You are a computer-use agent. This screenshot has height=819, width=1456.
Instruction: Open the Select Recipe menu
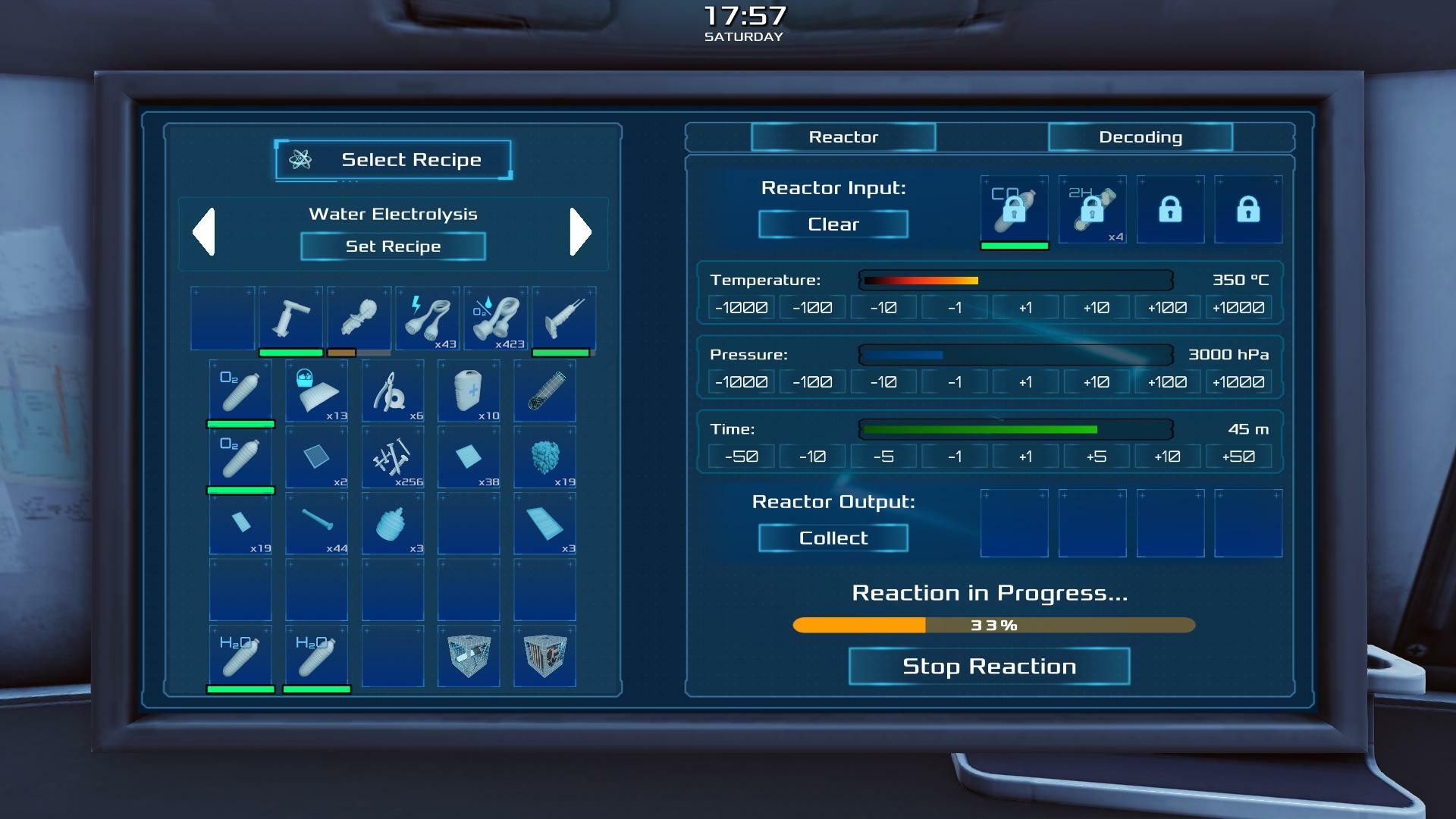pyautogui.click(x=393, y=160)
